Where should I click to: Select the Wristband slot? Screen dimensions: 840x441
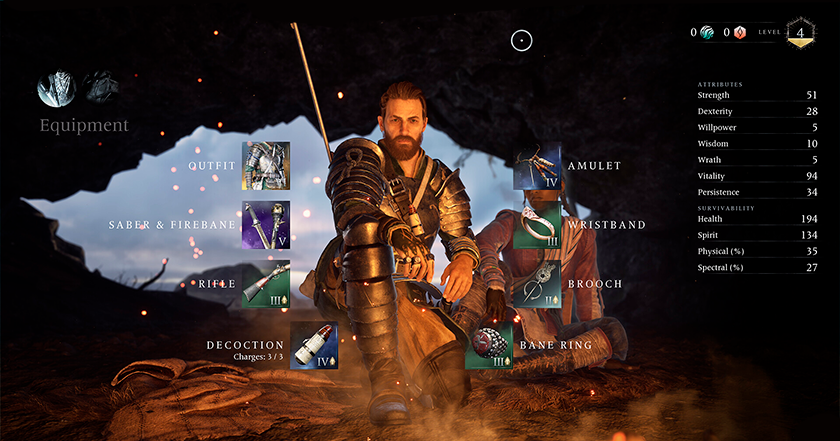537,225
